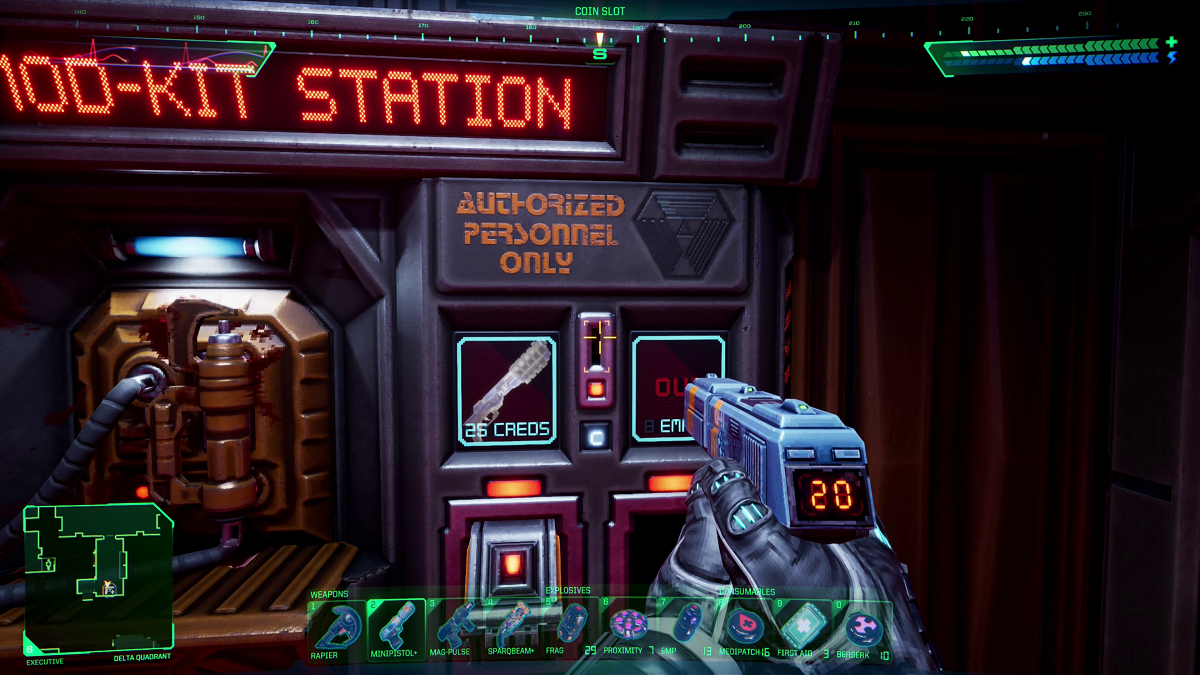Equip the Minipistol+ from the hotbar
This screenshot has height=675, width=1200.
[x=396, y=625]
